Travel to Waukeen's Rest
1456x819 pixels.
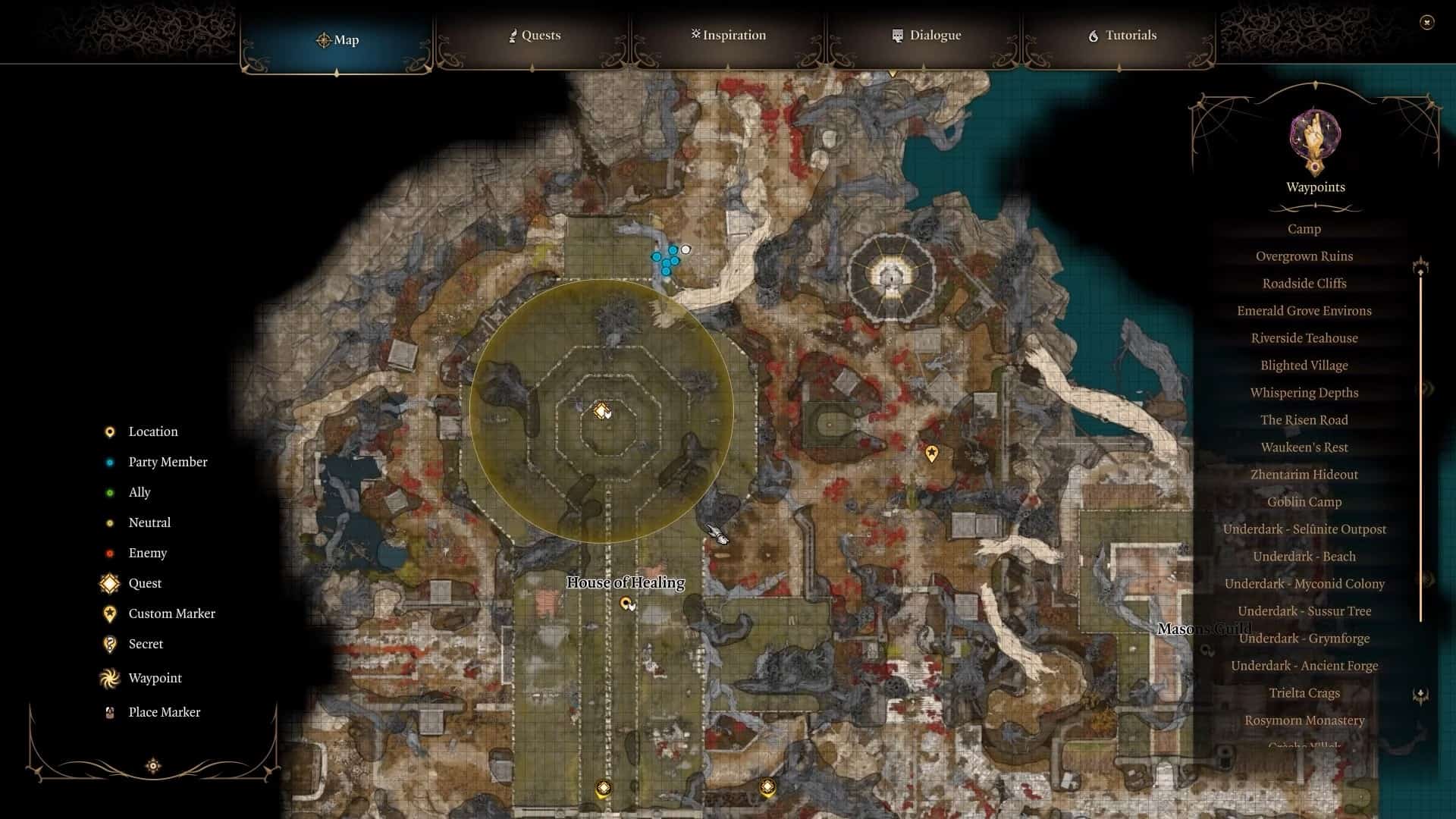(x=1304, y=447)
